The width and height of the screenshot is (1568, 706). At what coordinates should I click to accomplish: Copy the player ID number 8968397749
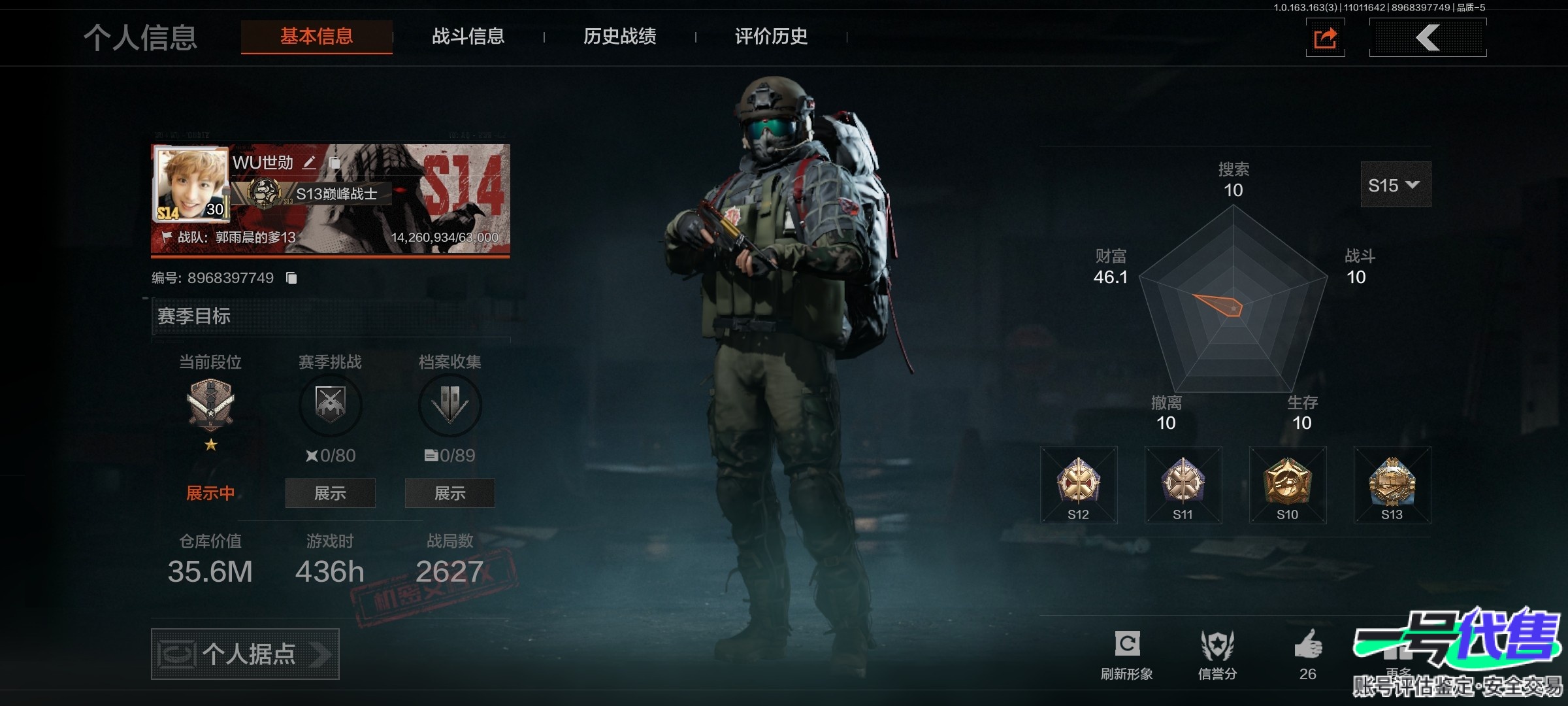click(x=291, y=278)
